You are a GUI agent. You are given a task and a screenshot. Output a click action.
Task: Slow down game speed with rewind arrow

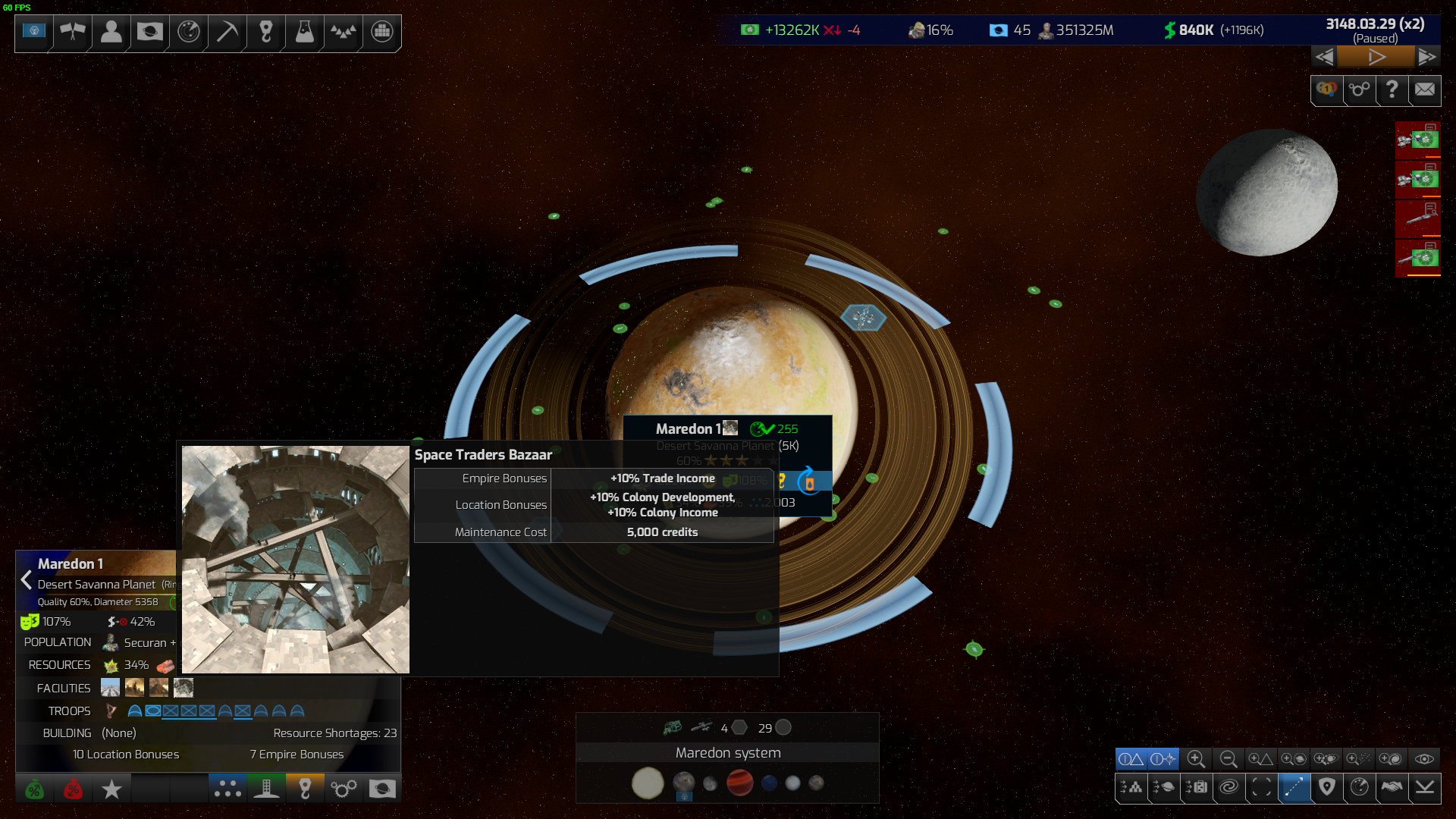point(1324,57)
